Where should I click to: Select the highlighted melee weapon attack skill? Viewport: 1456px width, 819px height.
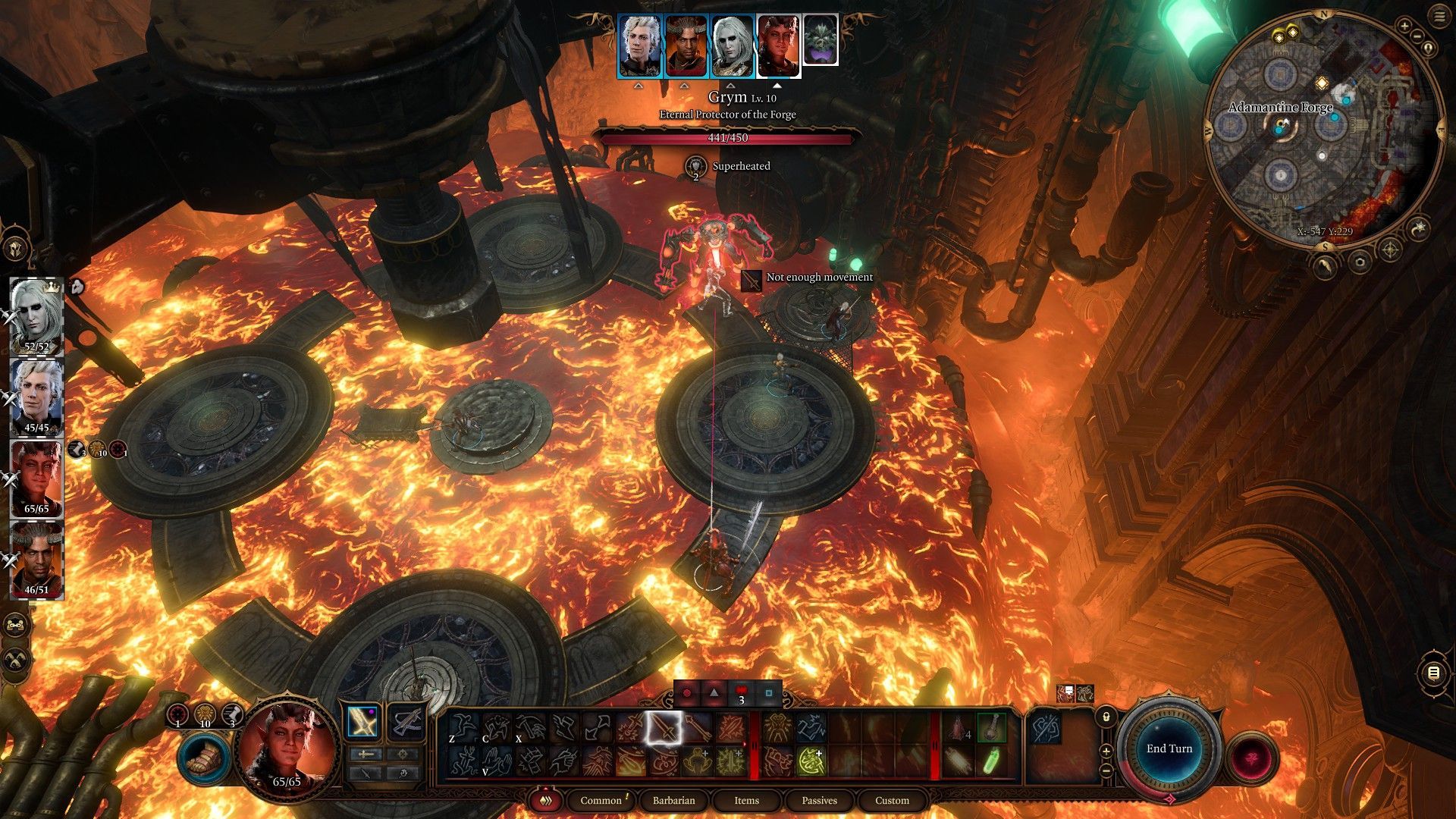pyautogui.click(x=663, y=729)
